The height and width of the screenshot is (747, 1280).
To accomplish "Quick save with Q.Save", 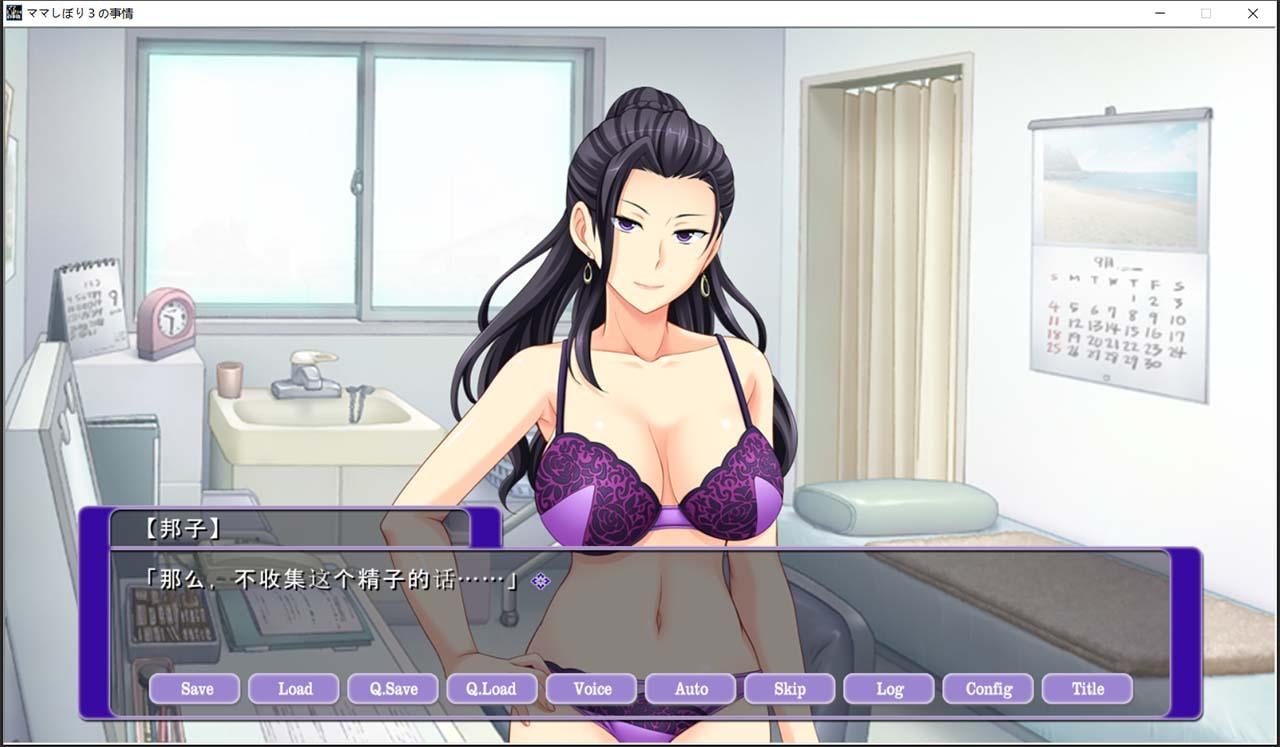I will (393, 689).
